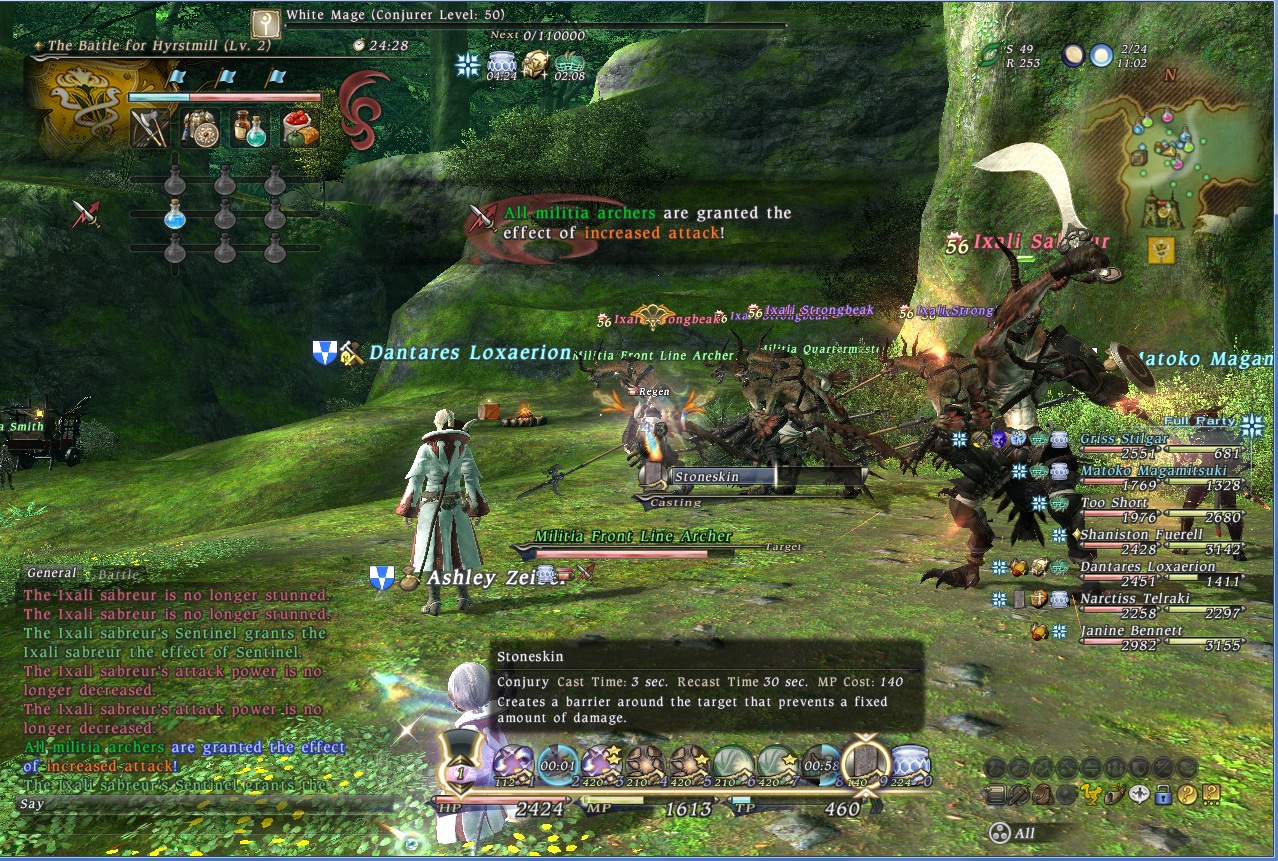Image resolution: width=1278 pixels, height=861 pixels.
Task: Select the weapons supply icon in Hyrstmill panel
Action: coord(149,128)
